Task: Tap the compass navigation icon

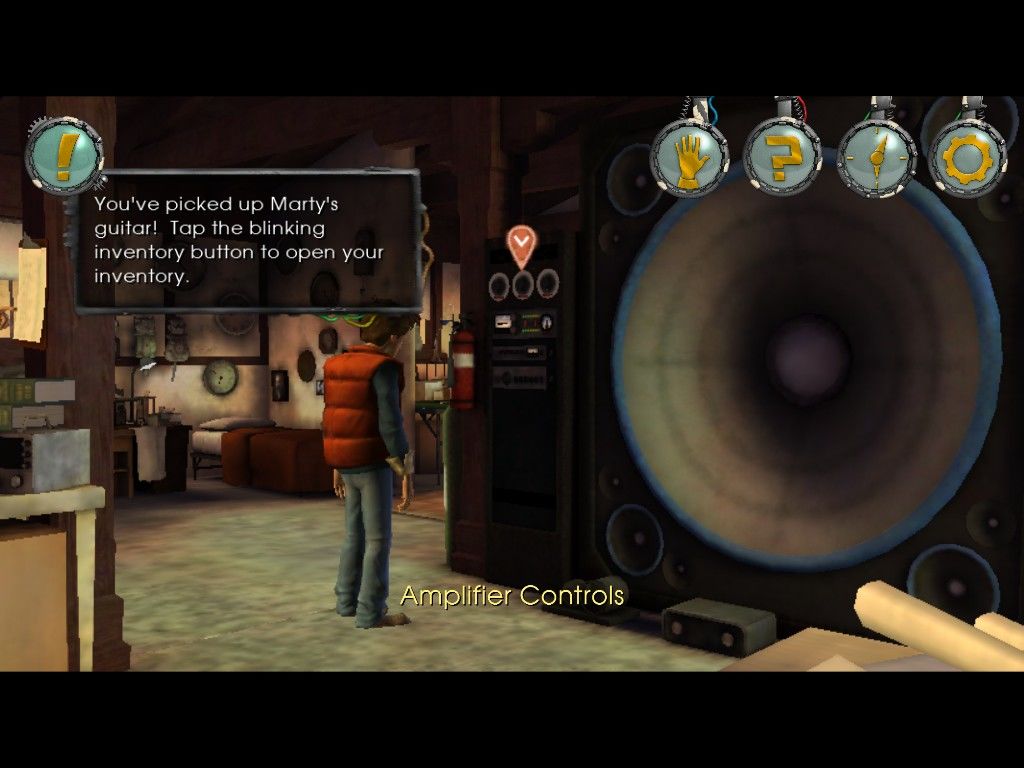Action: point(876,158)
